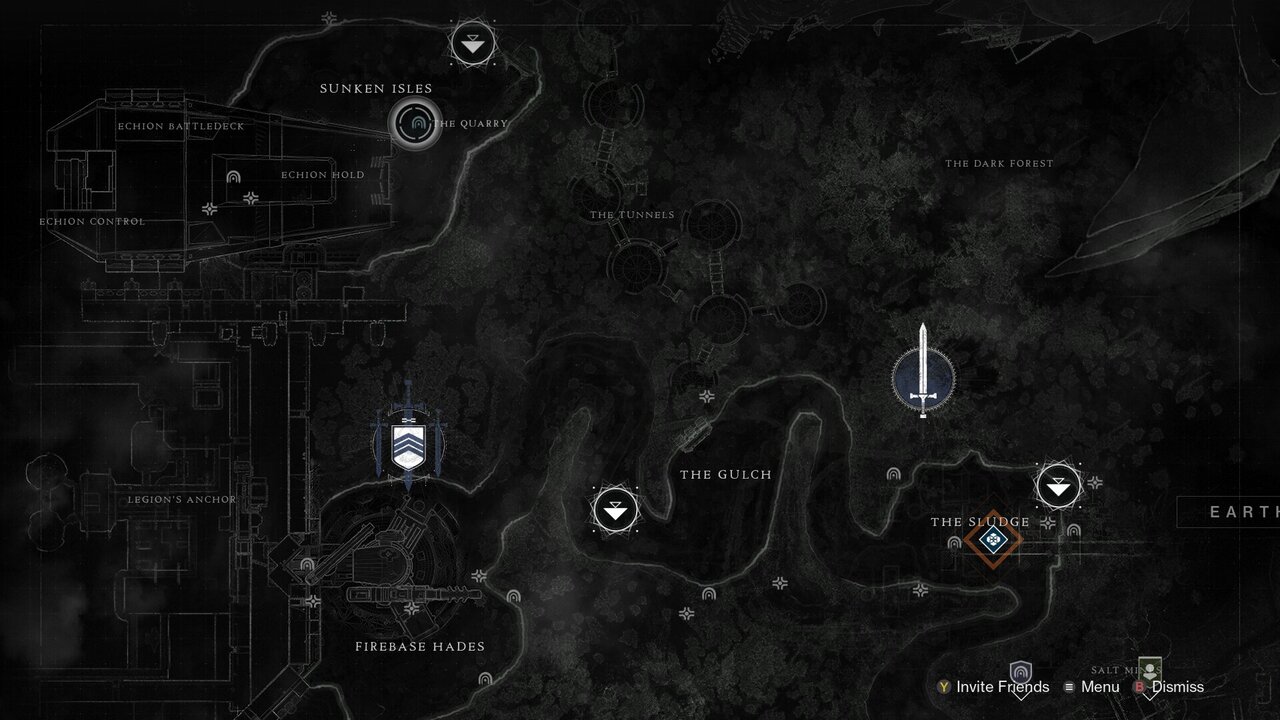
Task: Click Invite Friends
Action: [x=997, y=688]
